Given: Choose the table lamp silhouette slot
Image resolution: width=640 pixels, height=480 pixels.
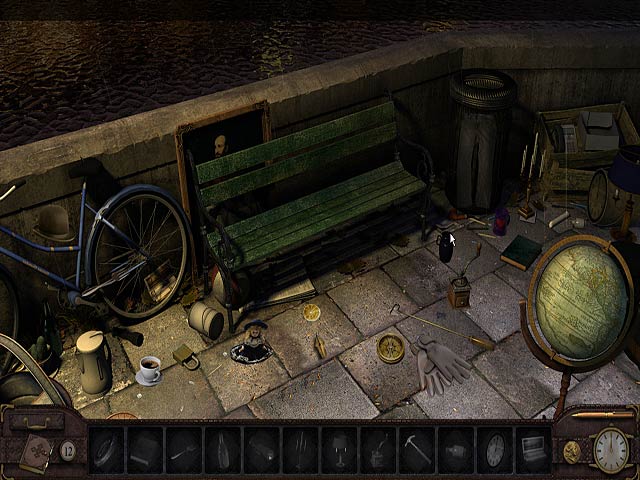Looking at the screenshot, I should [x=340, y=449].
